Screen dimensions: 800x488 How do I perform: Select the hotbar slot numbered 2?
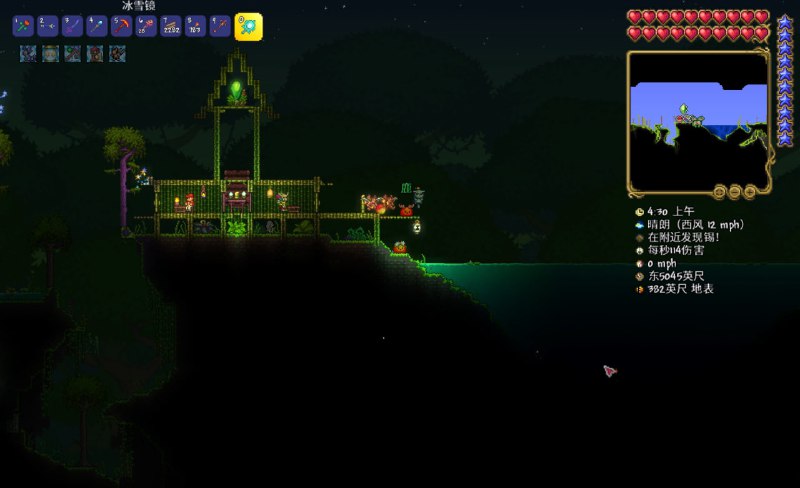(x=47, y=27)
